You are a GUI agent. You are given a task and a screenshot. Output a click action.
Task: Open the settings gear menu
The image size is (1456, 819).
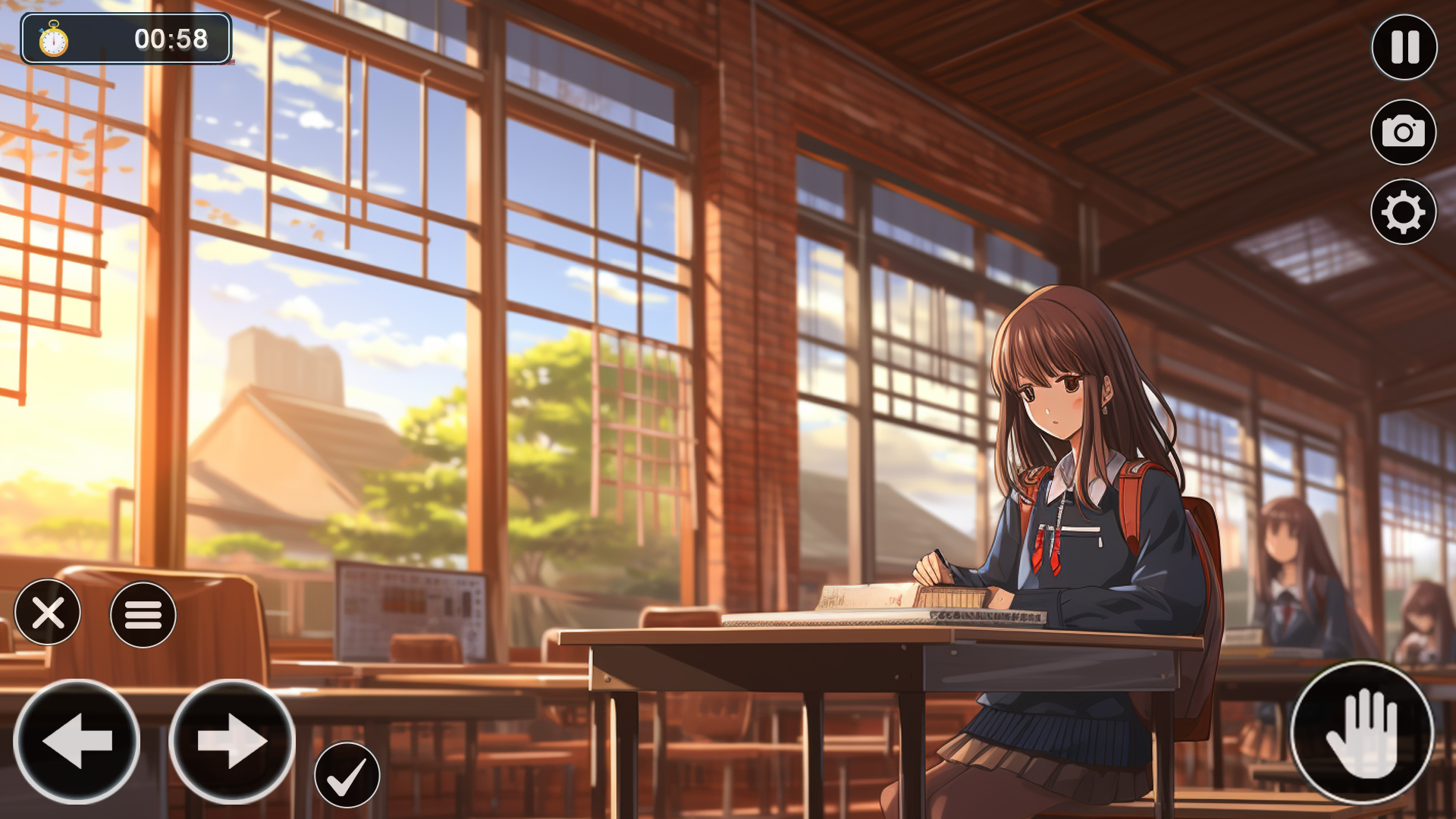1404,212
